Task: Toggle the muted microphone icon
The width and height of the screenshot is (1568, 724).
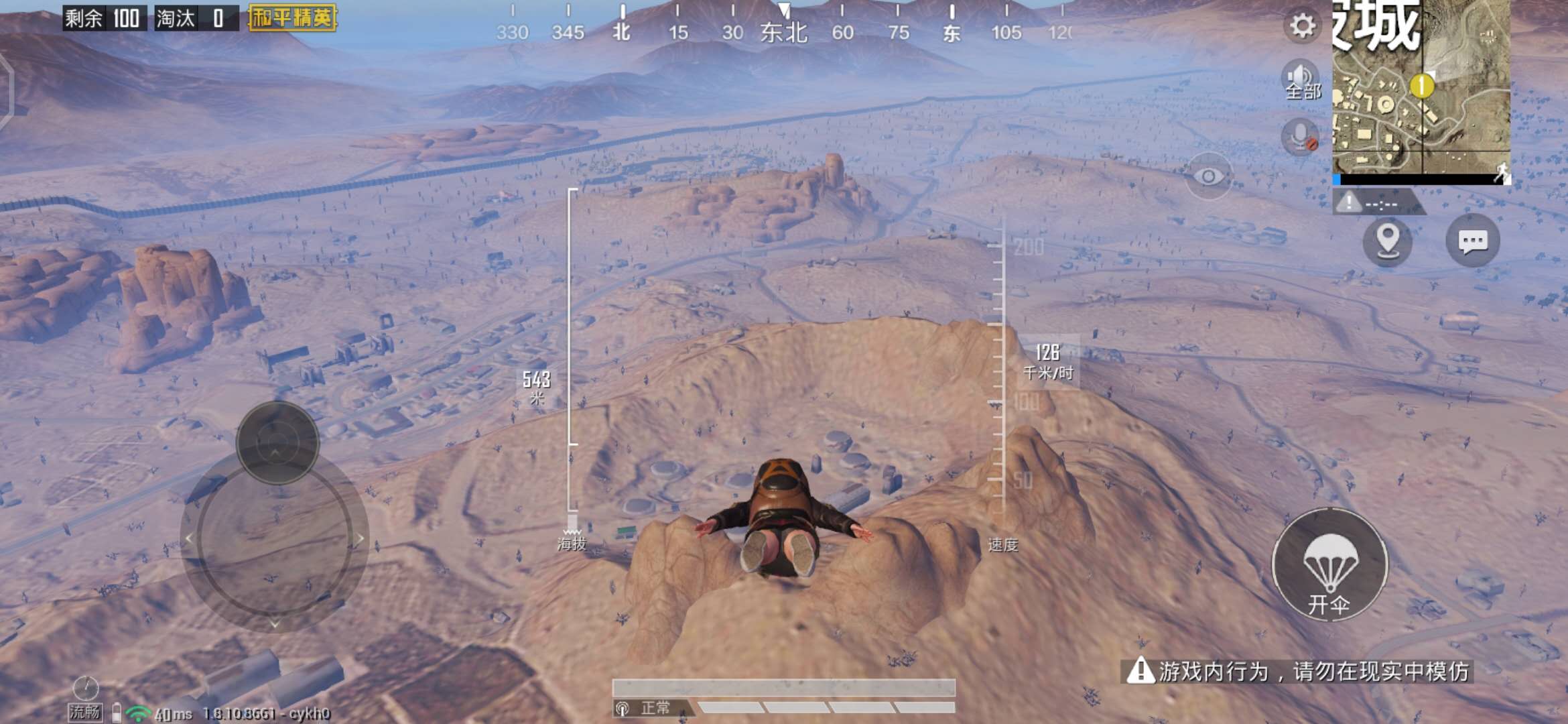Action: click(1300, 137)
